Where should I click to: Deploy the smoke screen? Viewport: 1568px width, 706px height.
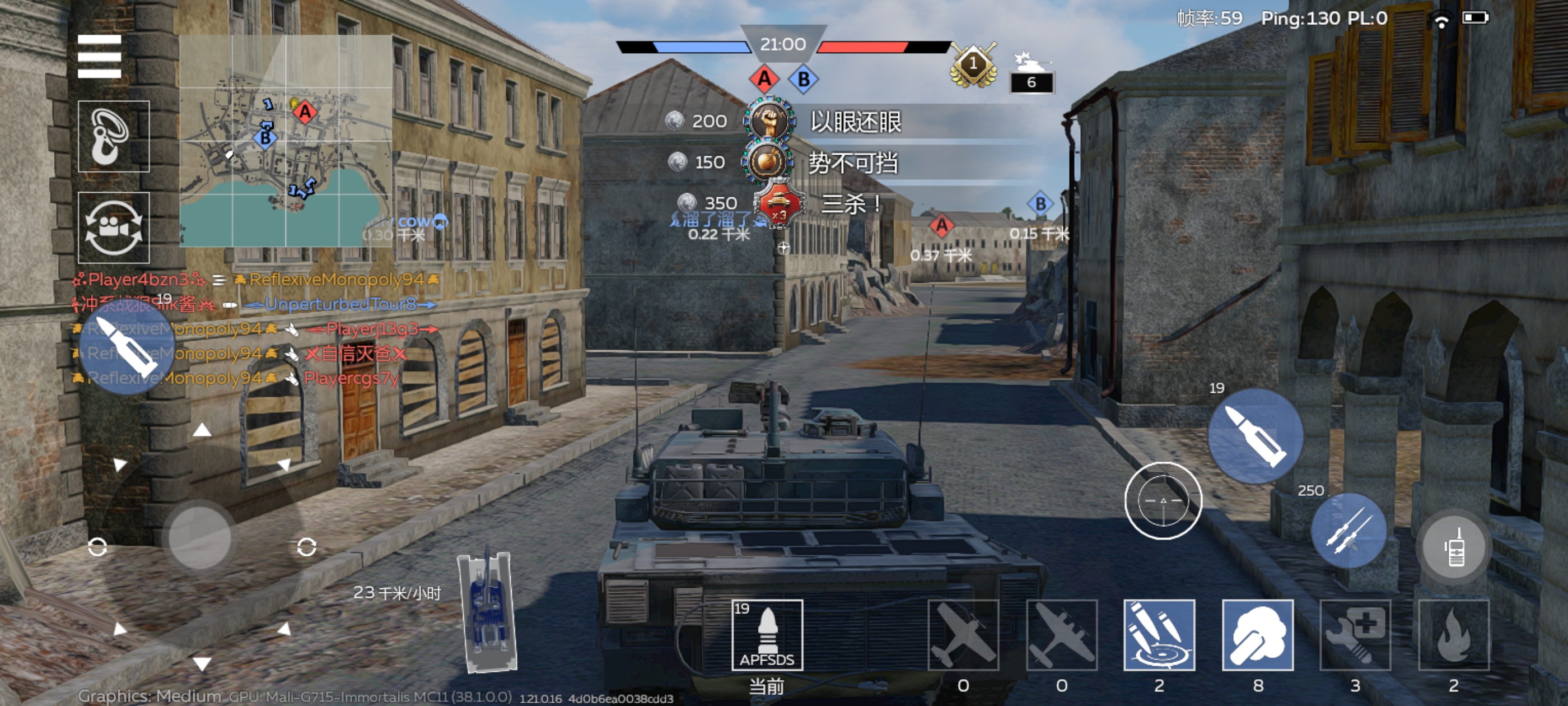point(1258,635)
